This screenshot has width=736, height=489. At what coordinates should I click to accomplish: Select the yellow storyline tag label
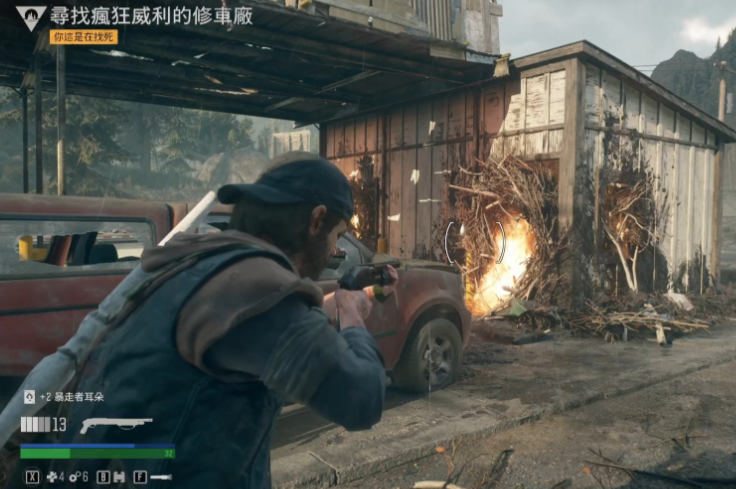(83, 37)
